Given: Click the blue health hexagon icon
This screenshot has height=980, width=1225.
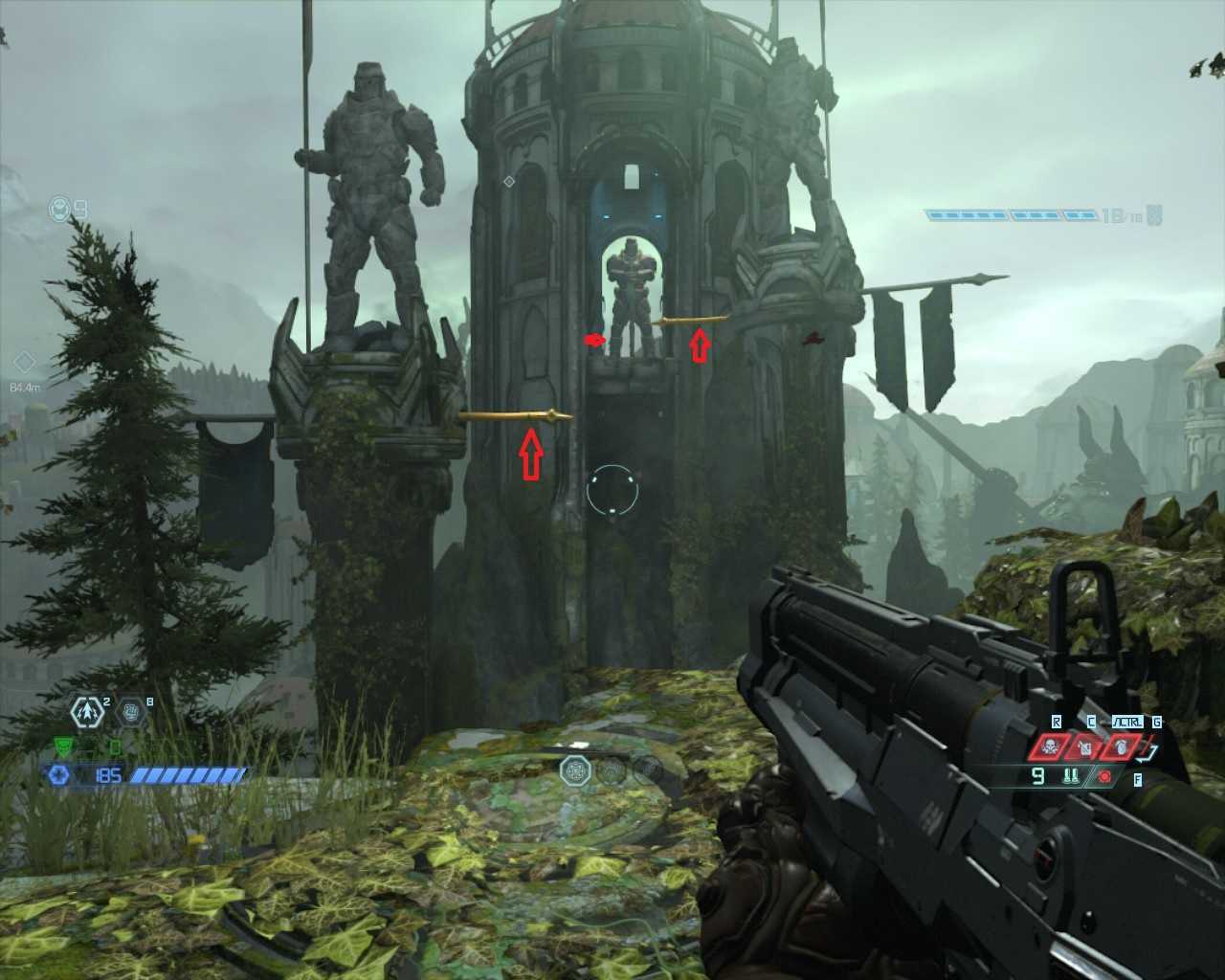Looking at the screenshot, I should click(59, 774).
